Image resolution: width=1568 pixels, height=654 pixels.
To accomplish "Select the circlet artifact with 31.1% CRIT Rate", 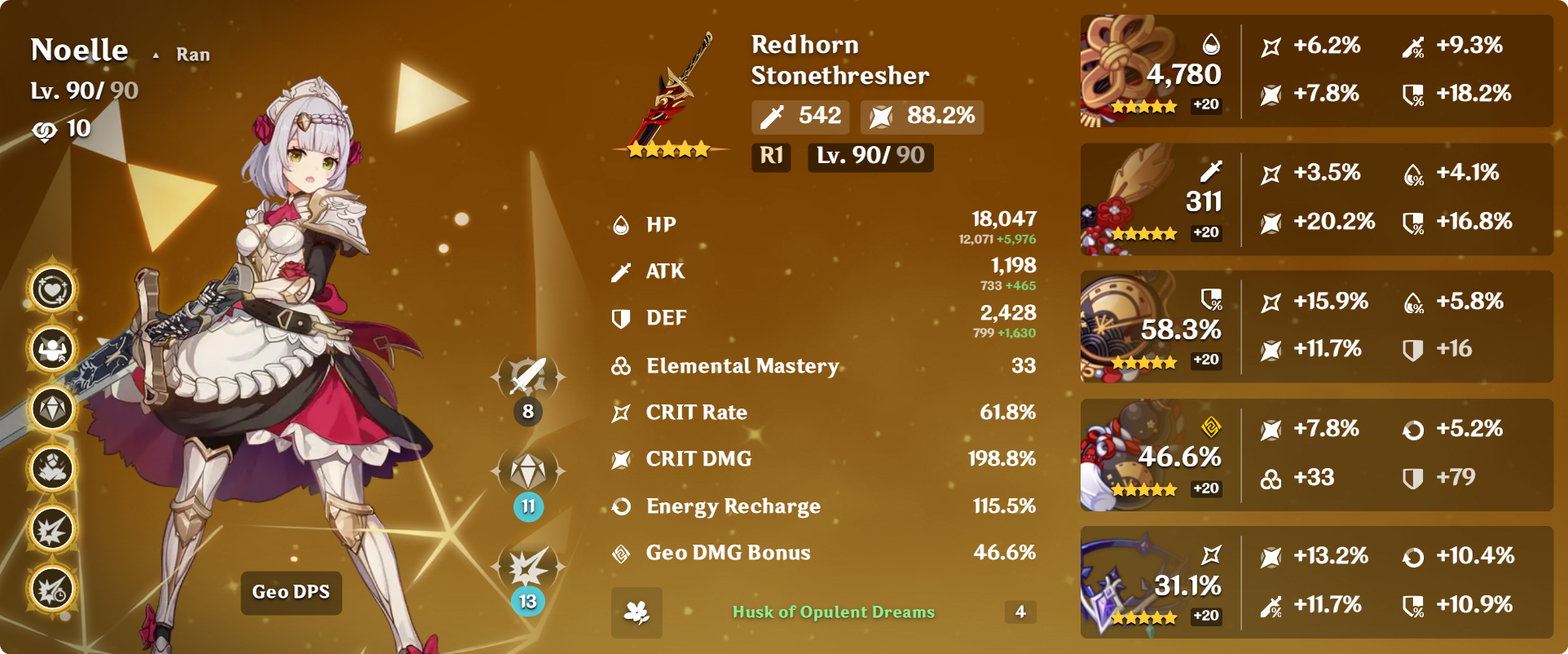I will coord(1129,582).
